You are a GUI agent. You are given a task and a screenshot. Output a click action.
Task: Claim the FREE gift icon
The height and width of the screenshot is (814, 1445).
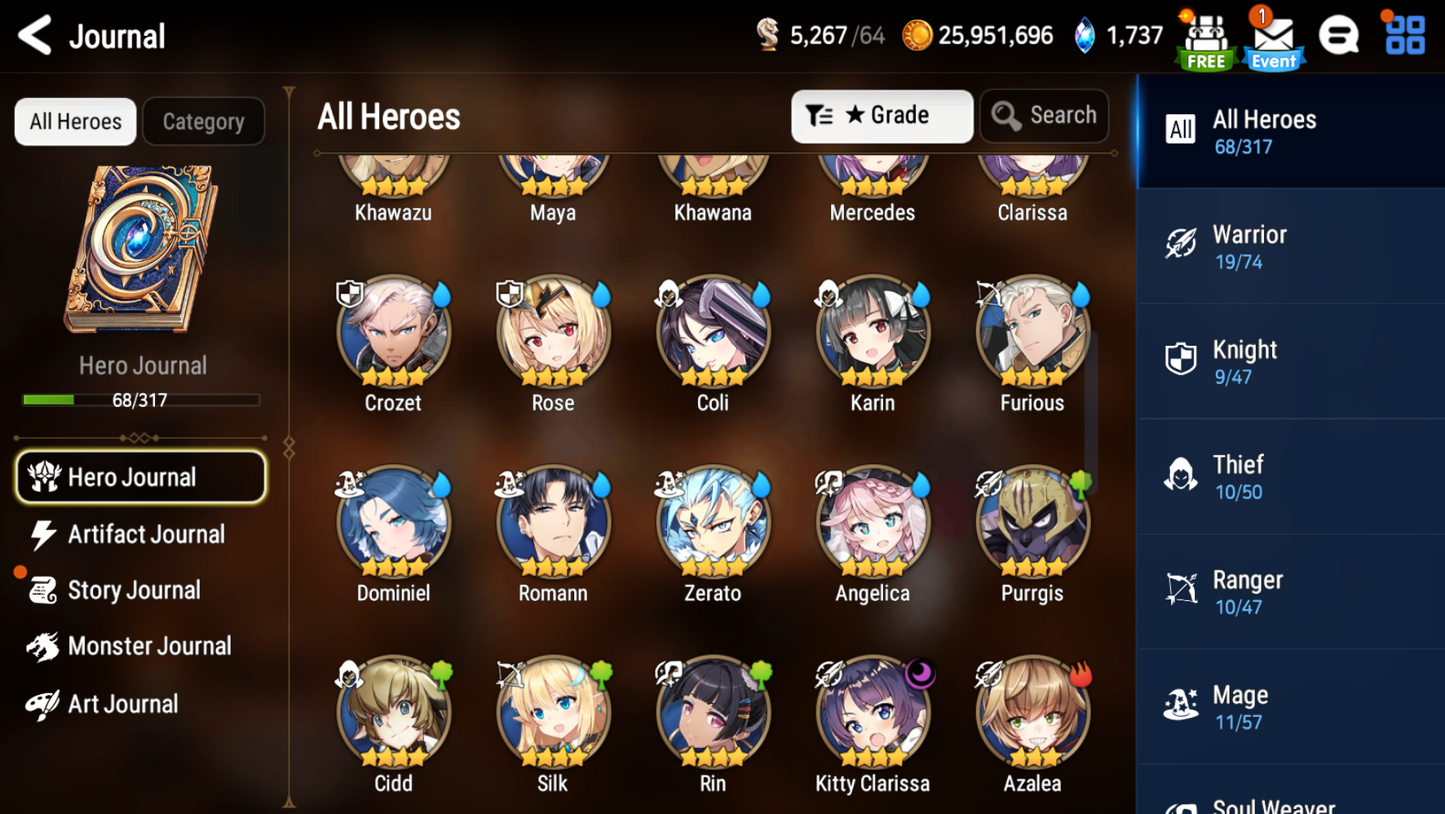pos(1206,40)
